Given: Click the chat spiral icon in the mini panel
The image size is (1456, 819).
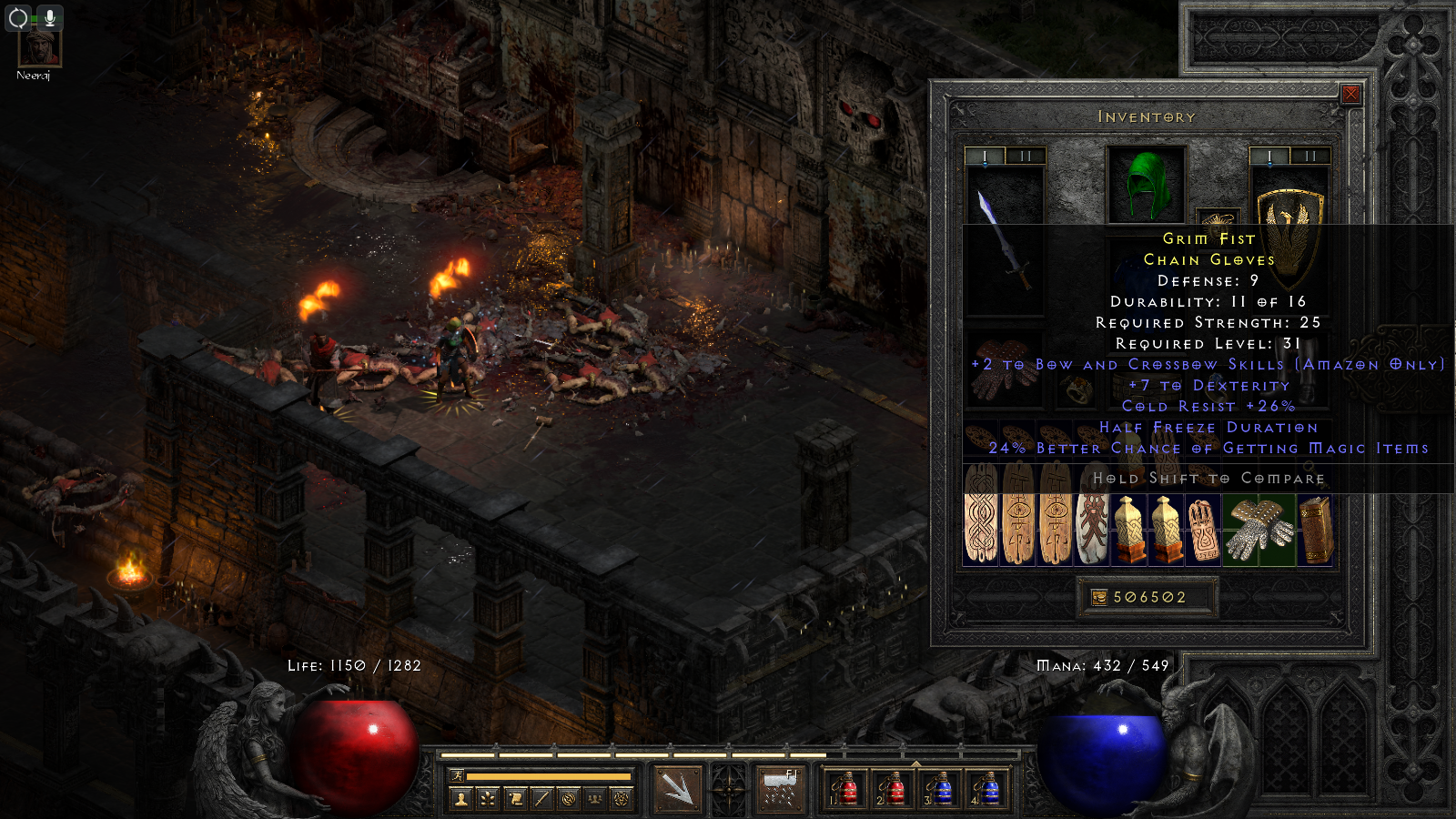Looking at the screenshot, I should pos(568,799).
